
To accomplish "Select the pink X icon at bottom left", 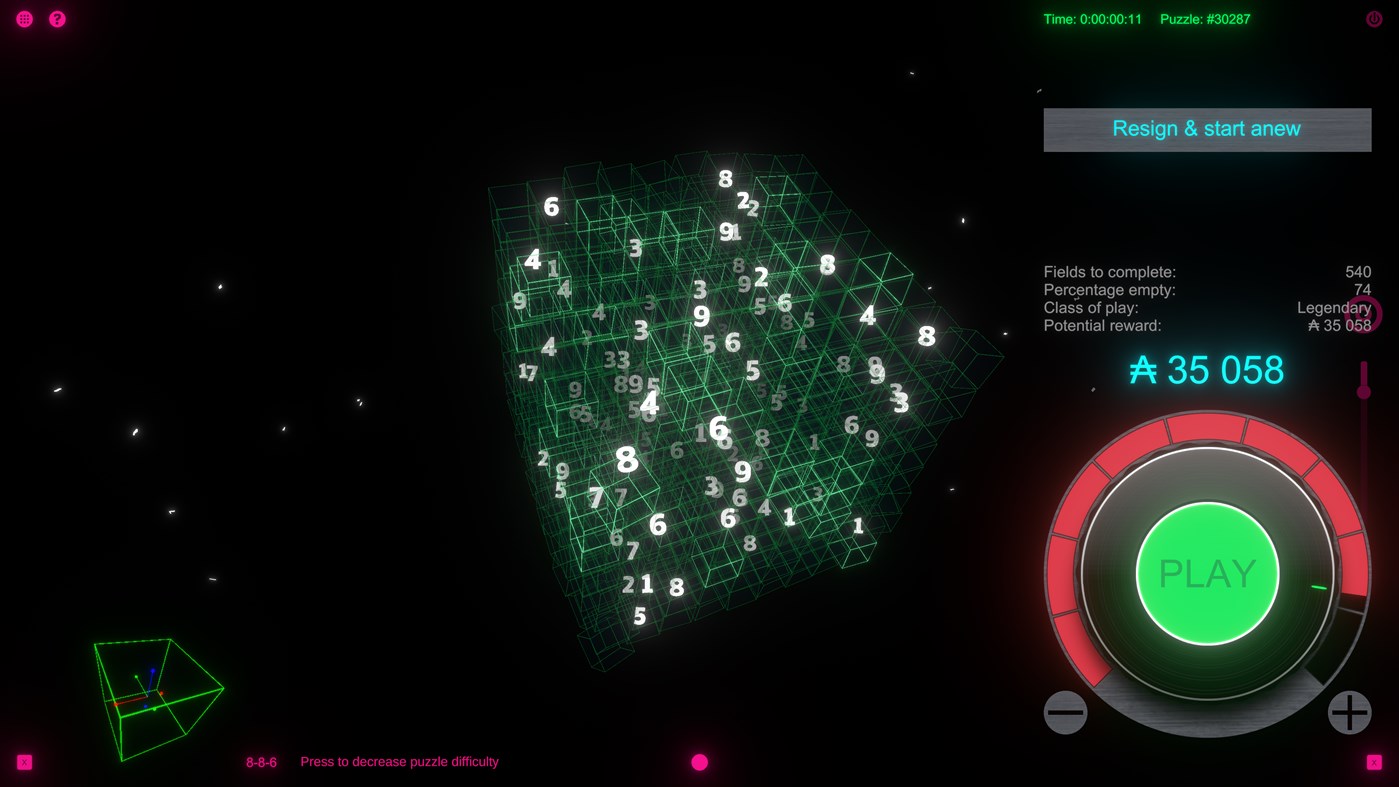I will point(22,761).
